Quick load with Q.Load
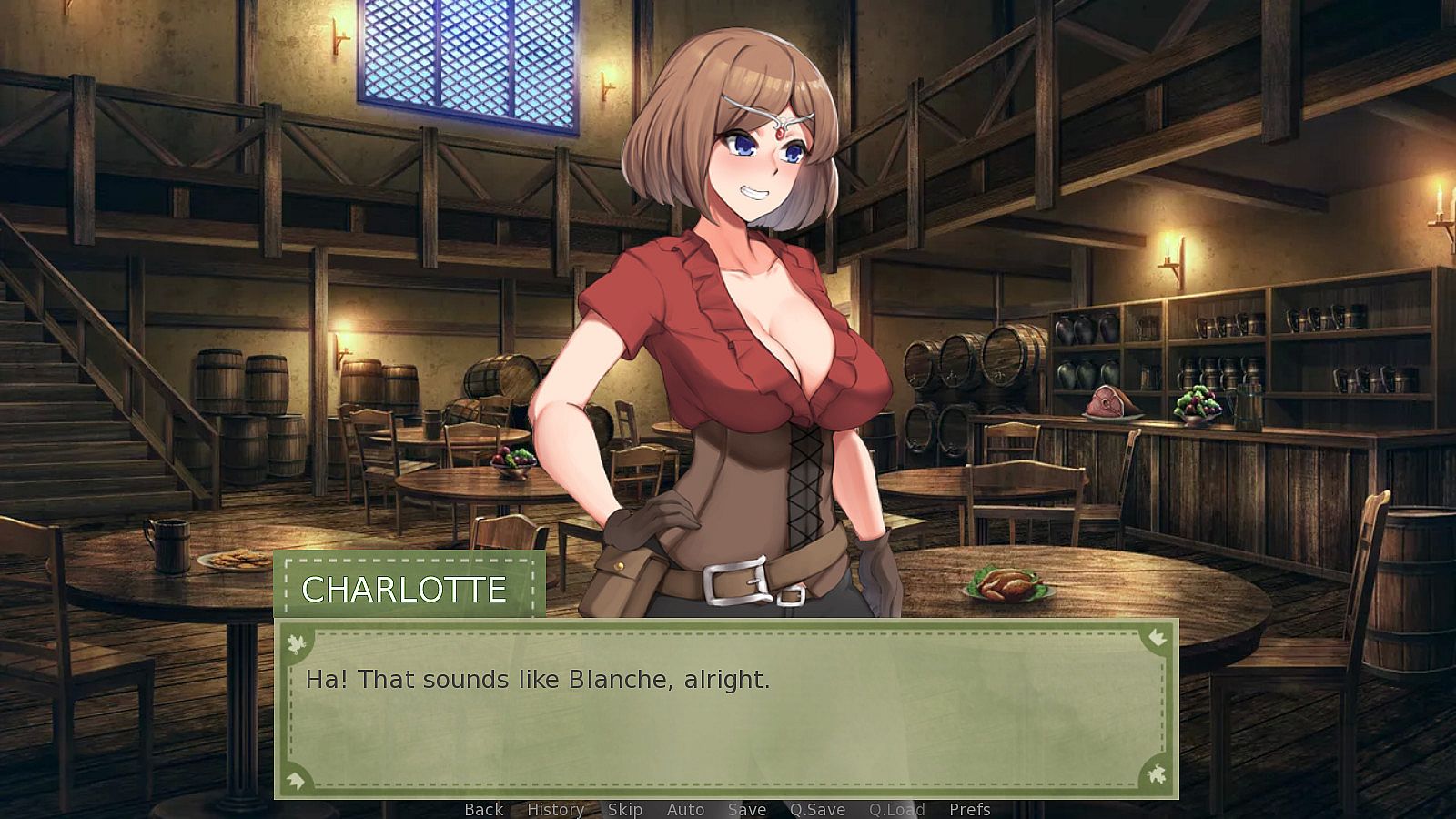Viewport: 1456px width, 819px height. [896, 809]
